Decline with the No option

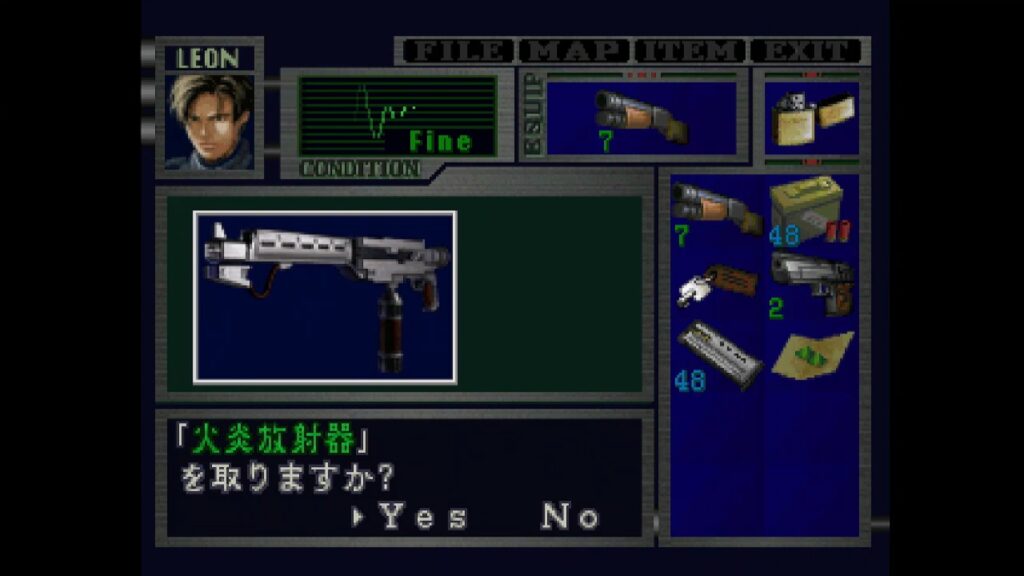point(571,516)
